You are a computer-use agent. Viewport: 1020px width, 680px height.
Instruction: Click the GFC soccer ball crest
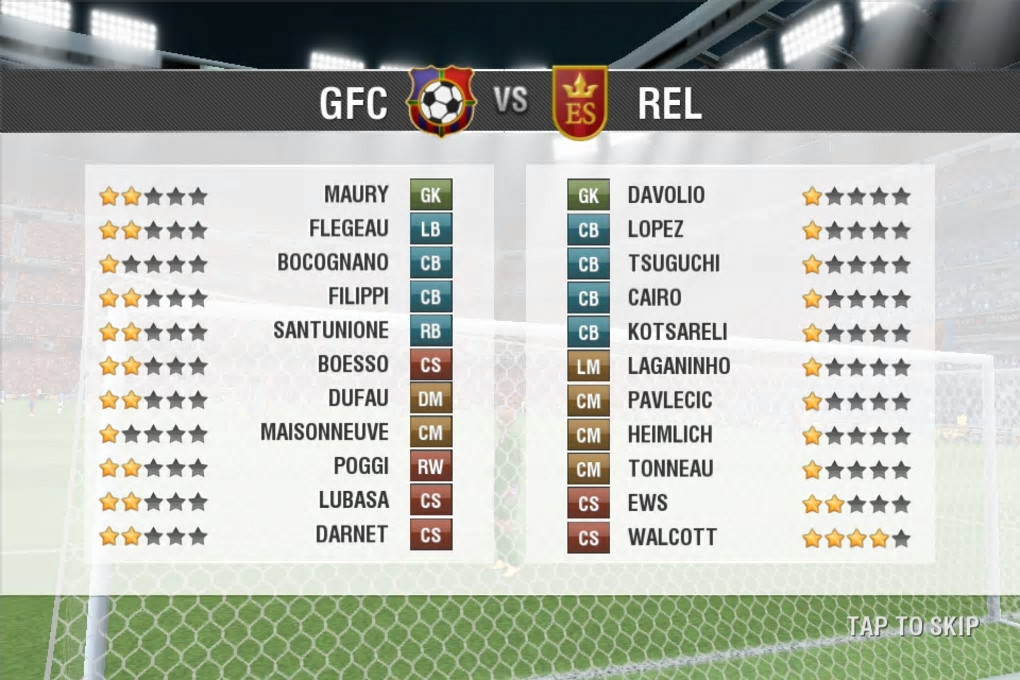click(441, 101)
